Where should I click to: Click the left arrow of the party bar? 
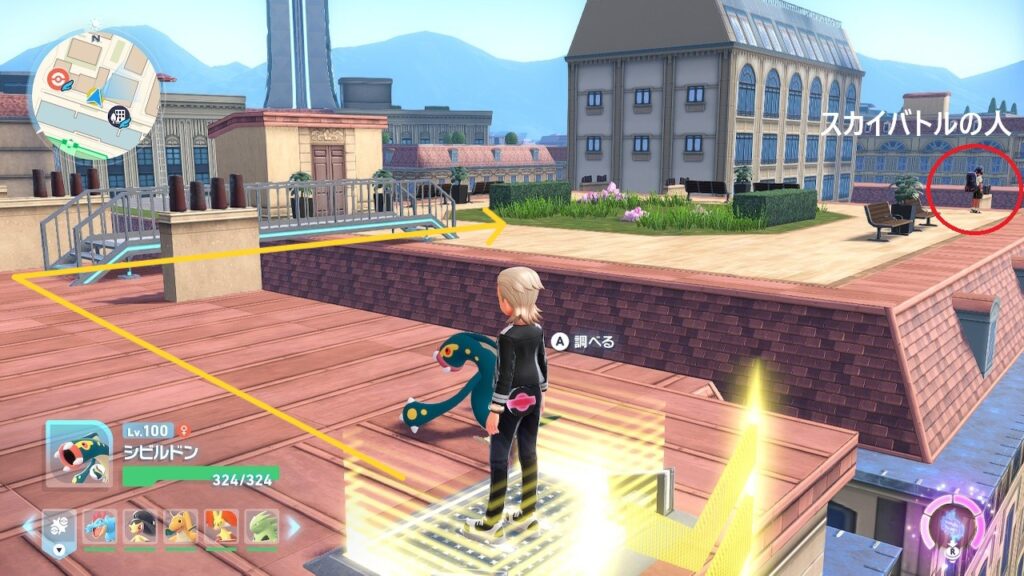click(29, 526)
